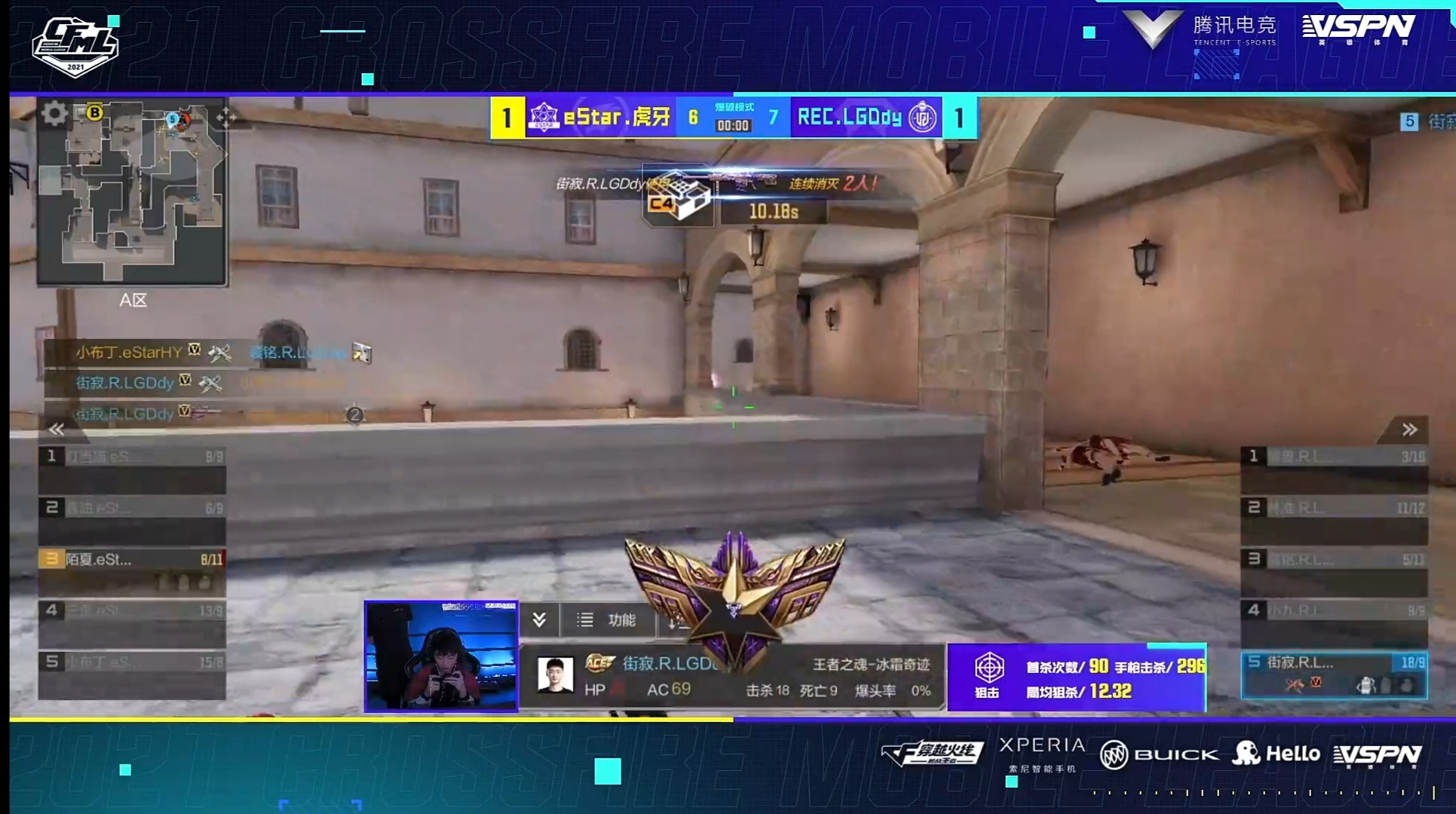1456x814 pixels.
Task: Open the gear settings icon
Action: [x=54, y=114]
